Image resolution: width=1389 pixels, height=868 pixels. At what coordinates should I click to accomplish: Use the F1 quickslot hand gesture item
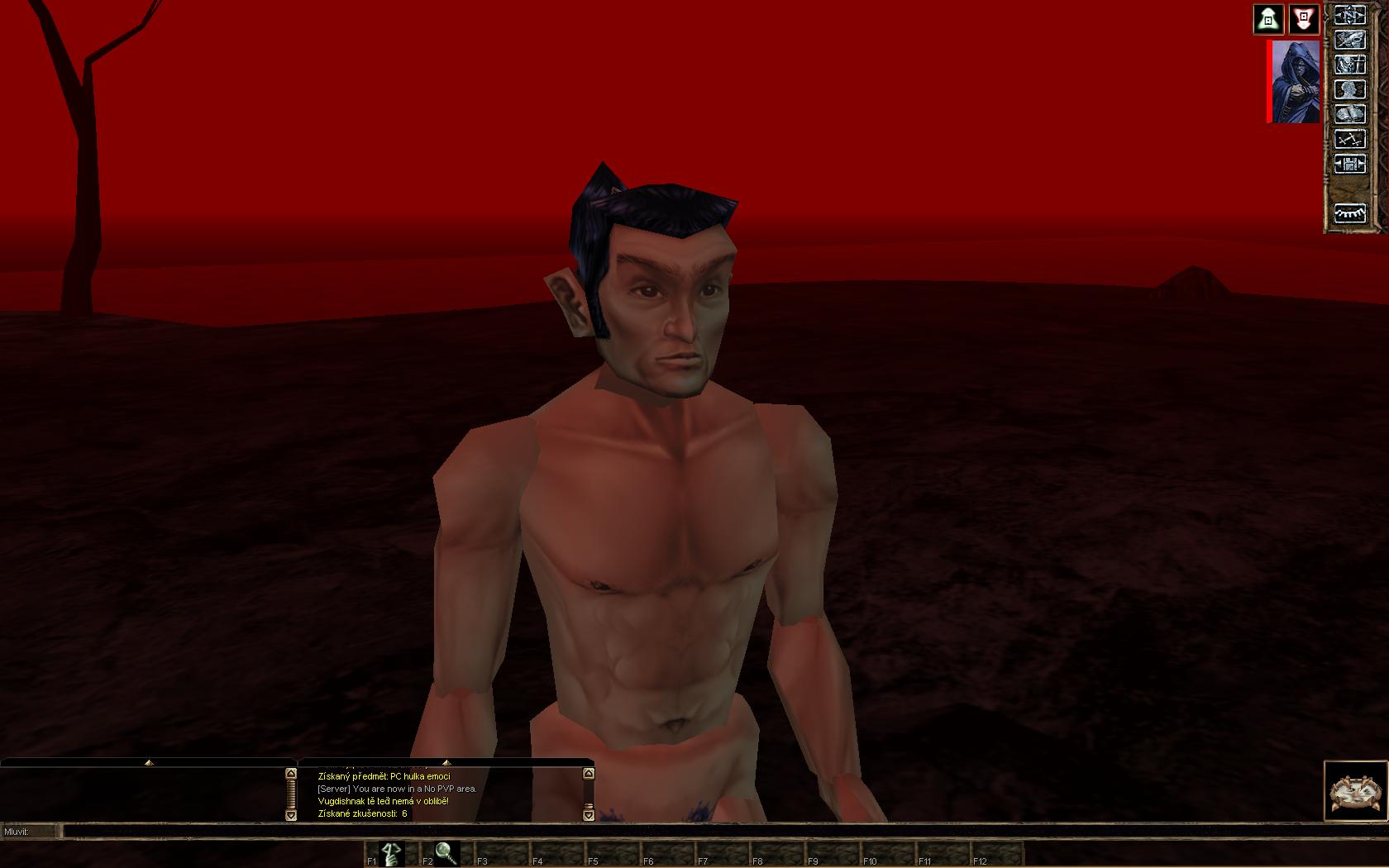point(391,852)
